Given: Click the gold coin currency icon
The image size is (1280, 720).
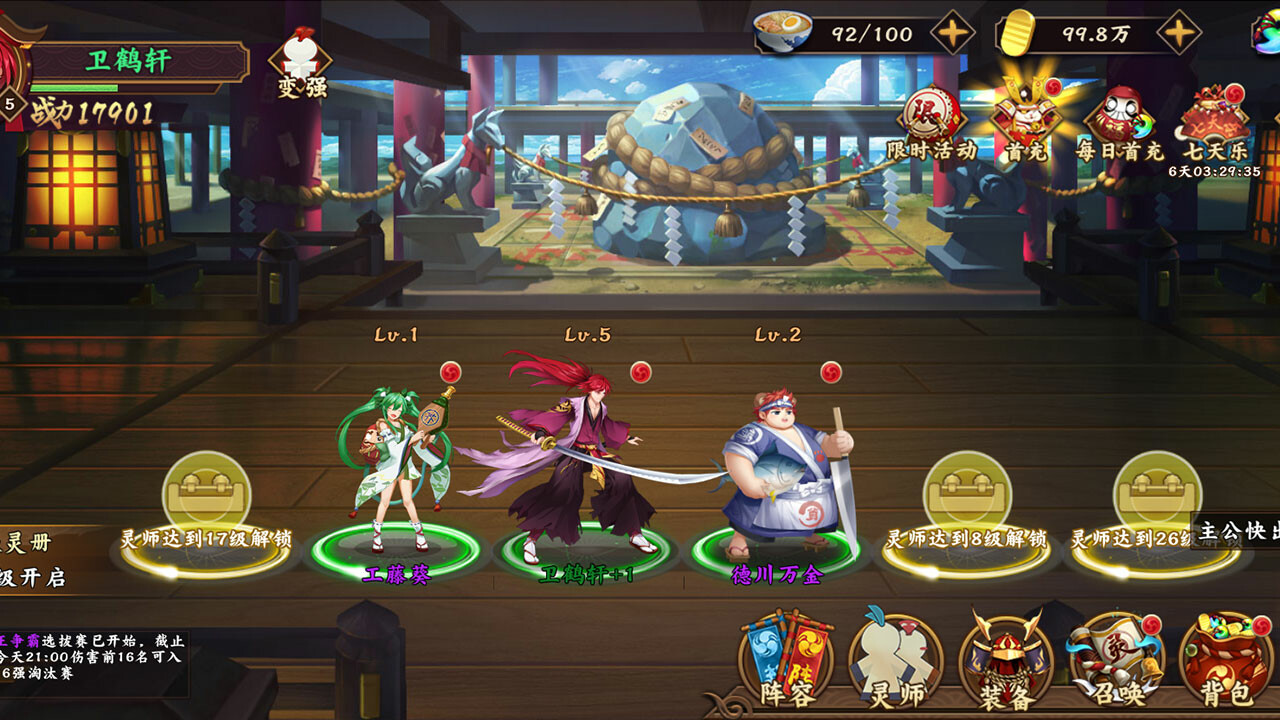Looking at the screenshot, I should click(1019, 32).
